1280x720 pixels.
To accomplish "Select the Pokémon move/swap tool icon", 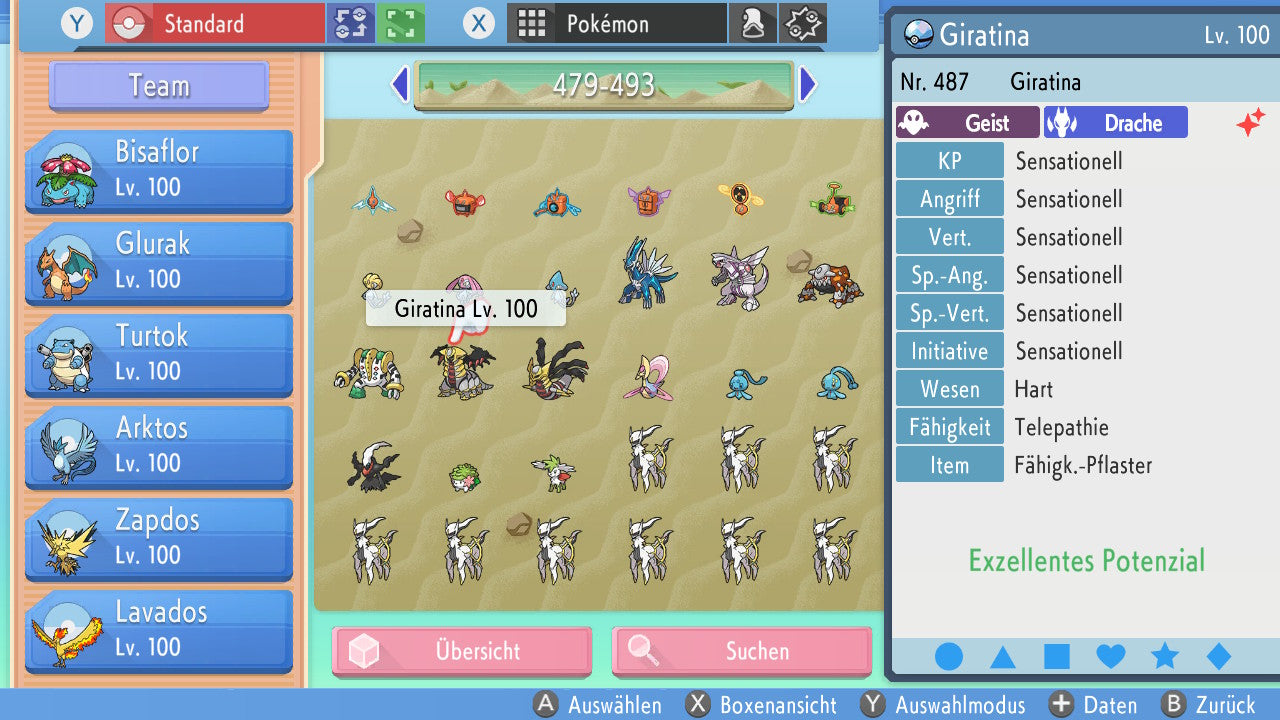I will [x=351, y=22].
